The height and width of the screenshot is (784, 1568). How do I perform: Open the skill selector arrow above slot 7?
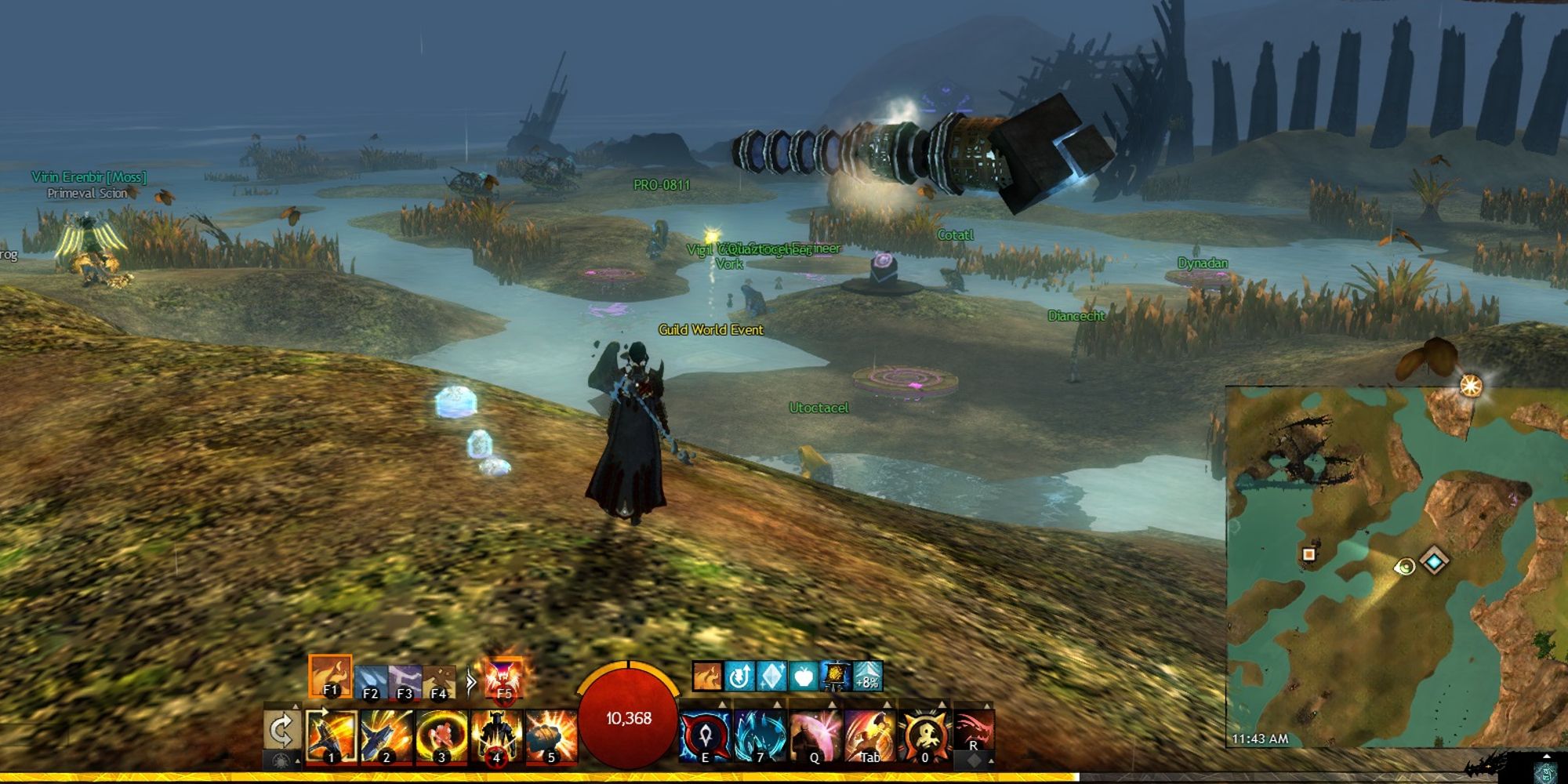(777, 704)
